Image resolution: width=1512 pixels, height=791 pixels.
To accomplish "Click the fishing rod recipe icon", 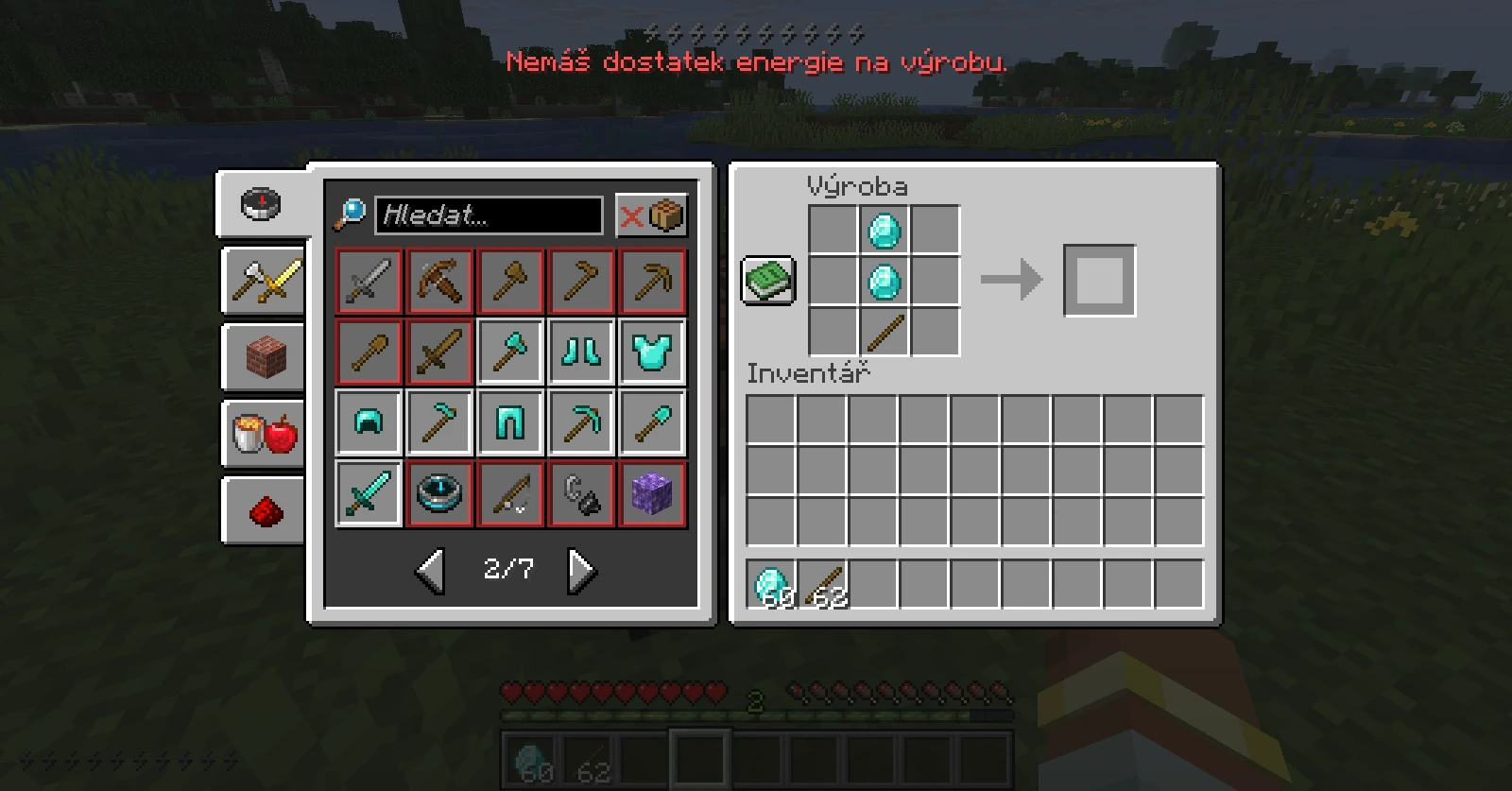I will [x=510, y=494].
